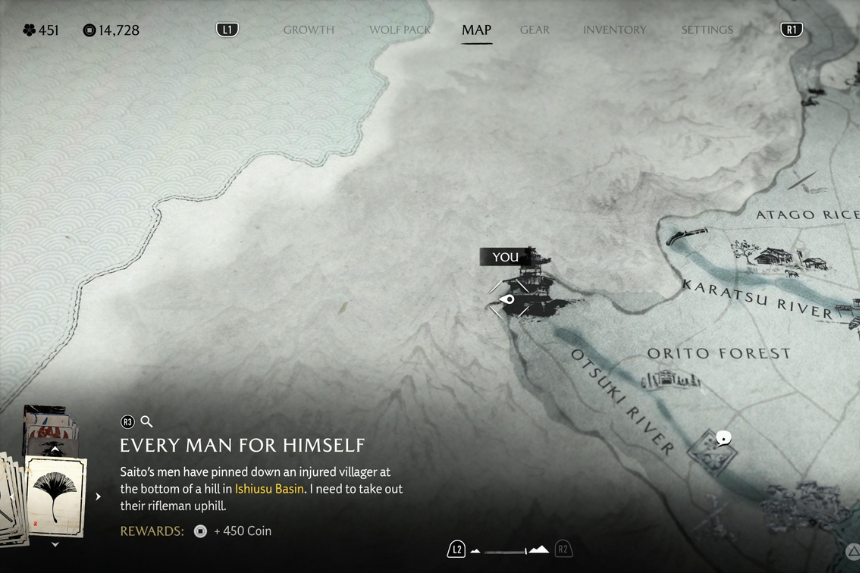
Task: Open the Every Man for Himself quest title
Action: [x=242, y=445]
